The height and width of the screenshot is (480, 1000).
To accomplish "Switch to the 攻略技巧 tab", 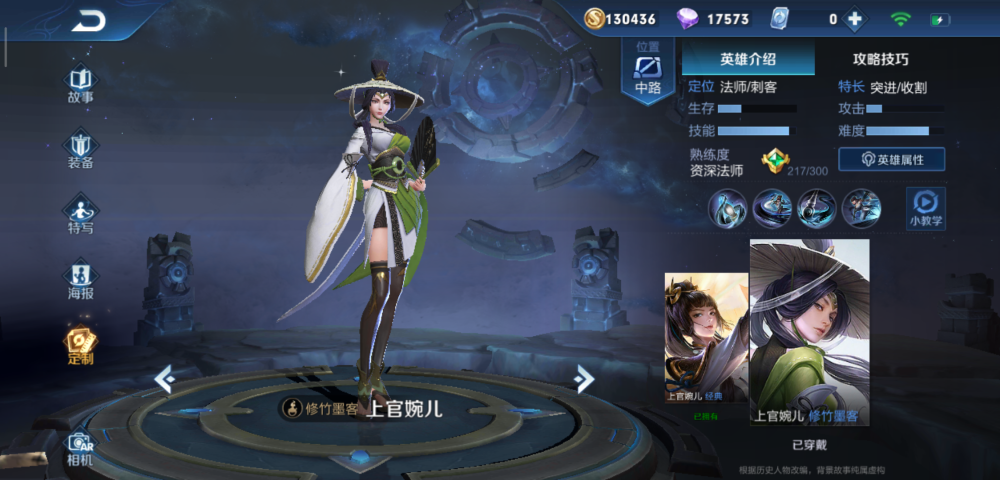I will pyautogui.click(x=881, y=59).
